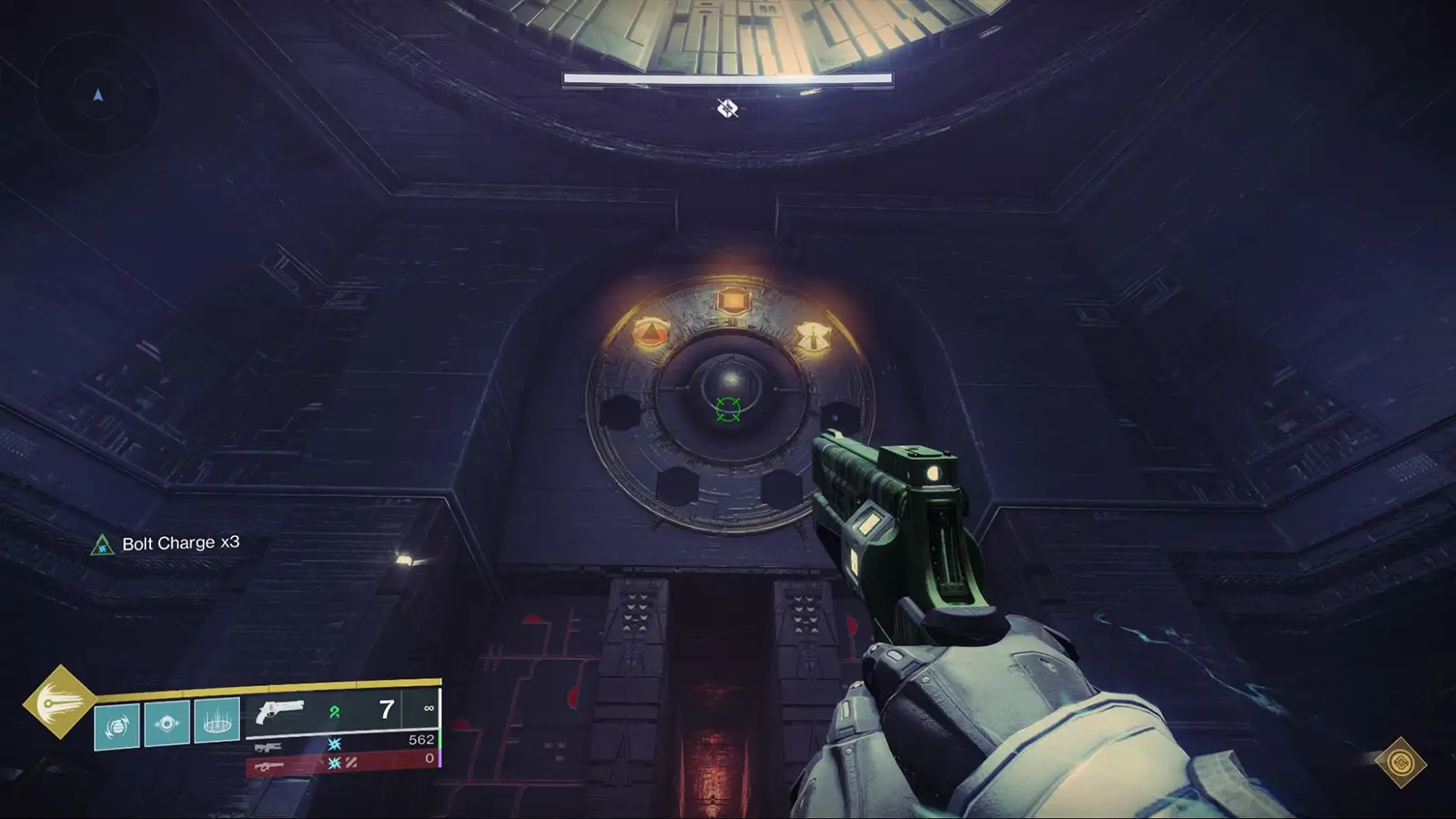Open the radar compass in the top-left
This screenshot has width=1456, height=819.
(97, 93)
